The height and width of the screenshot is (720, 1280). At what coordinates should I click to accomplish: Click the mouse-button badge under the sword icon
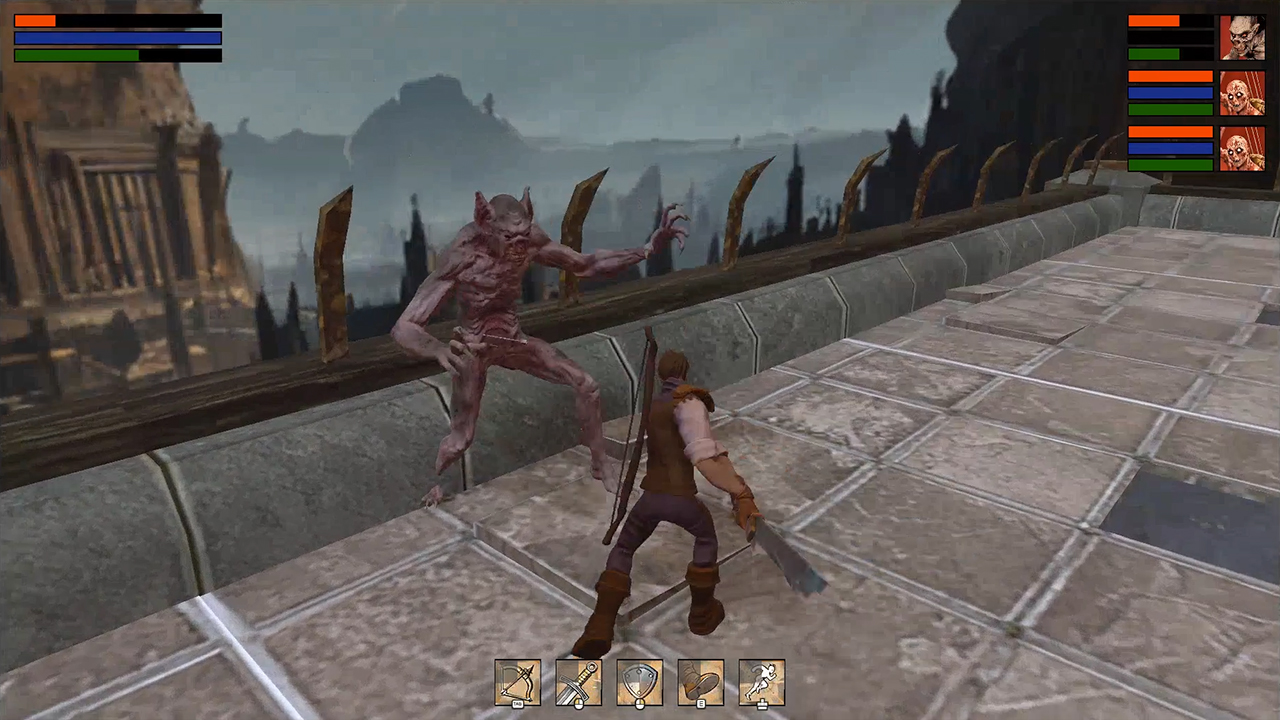[579, 704]
